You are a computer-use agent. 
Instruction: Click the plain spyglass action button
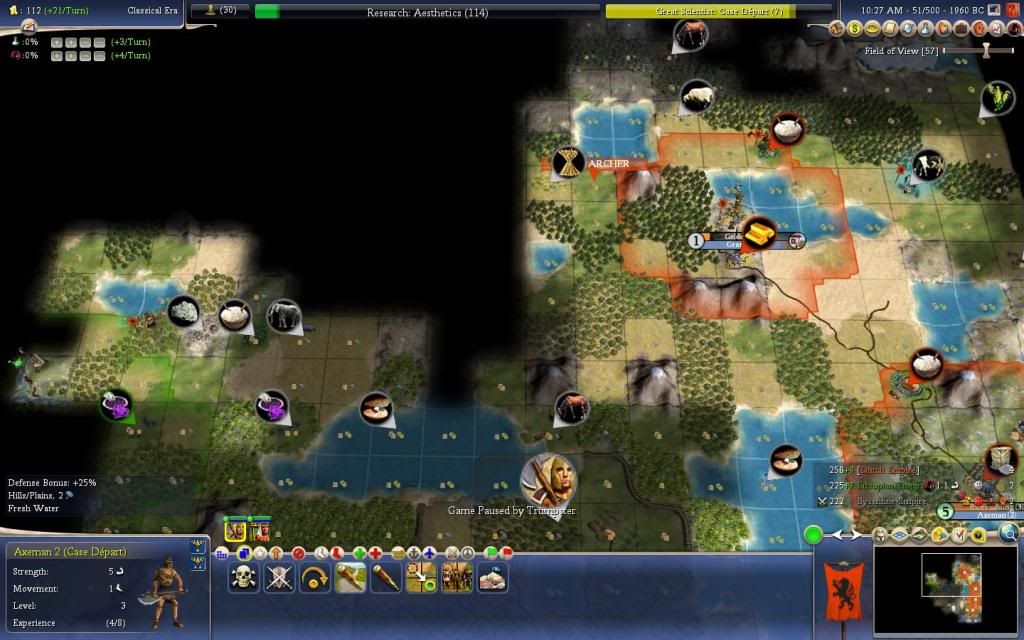pyautogui.click(x=386, y=577)
